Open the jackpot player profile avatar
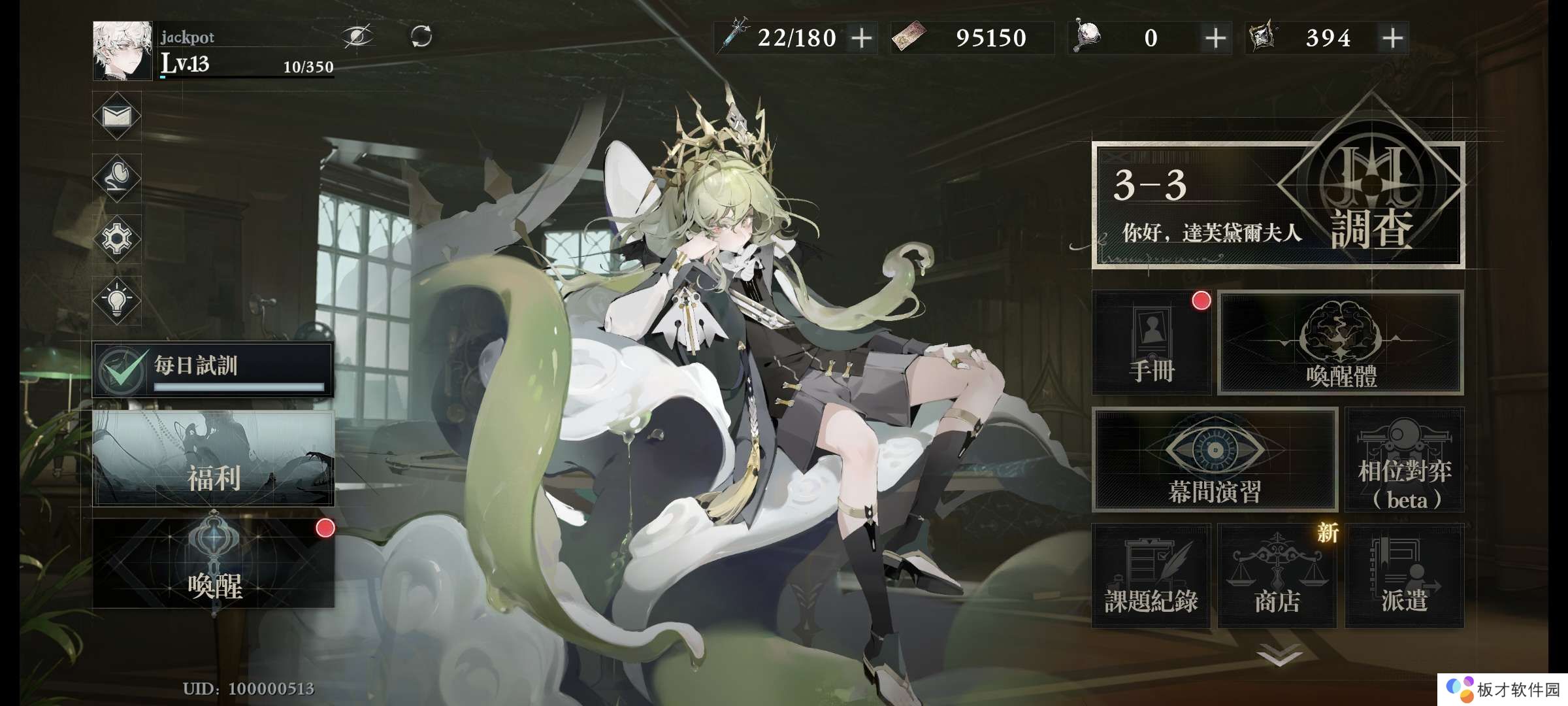This screenshot has width=1568, height=706. pos(122,50)
